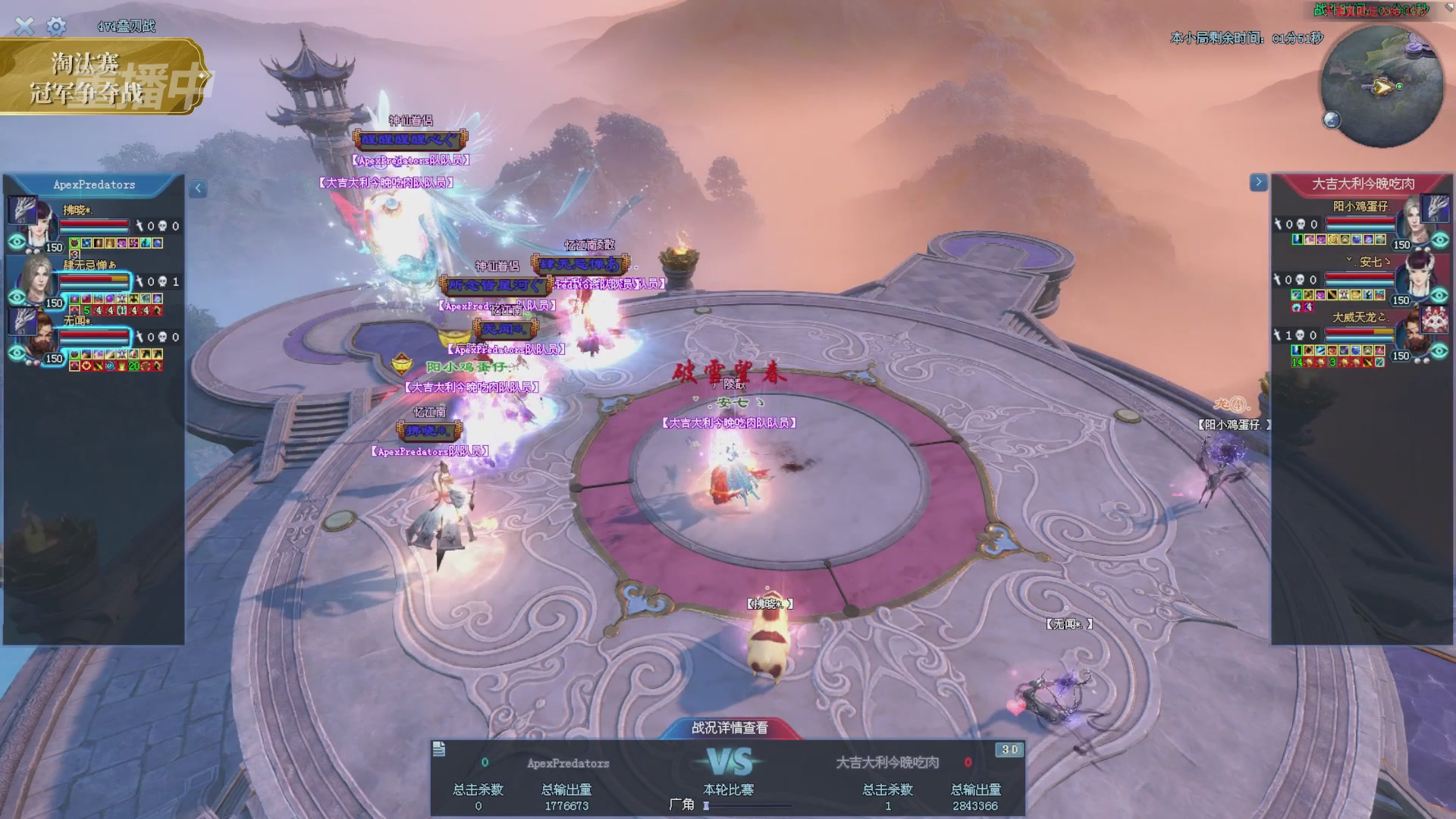Open the gear settings menu
This screenshot has height=819, width=1456.
pos(56,27)
